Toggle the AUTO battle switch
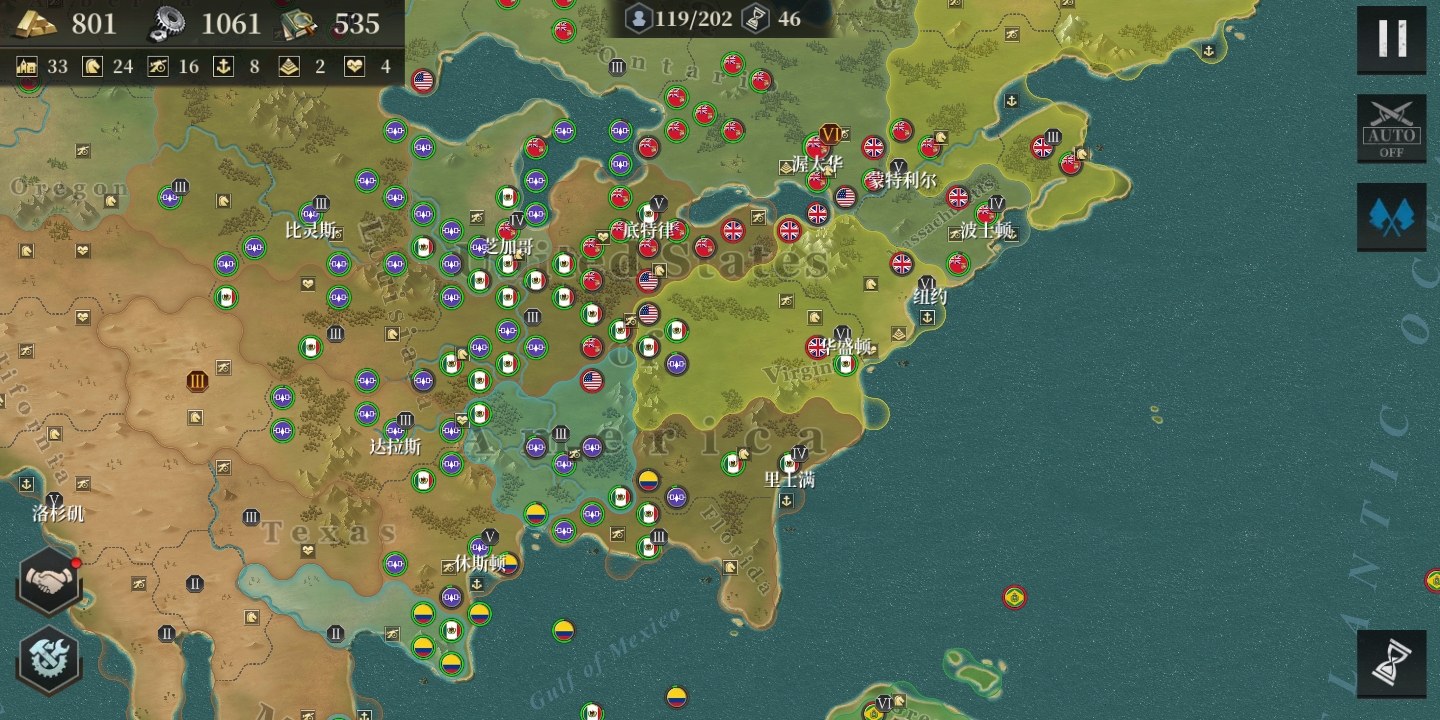Image resolution: width=1440 pixels, height=720 pixels. 1391,128
